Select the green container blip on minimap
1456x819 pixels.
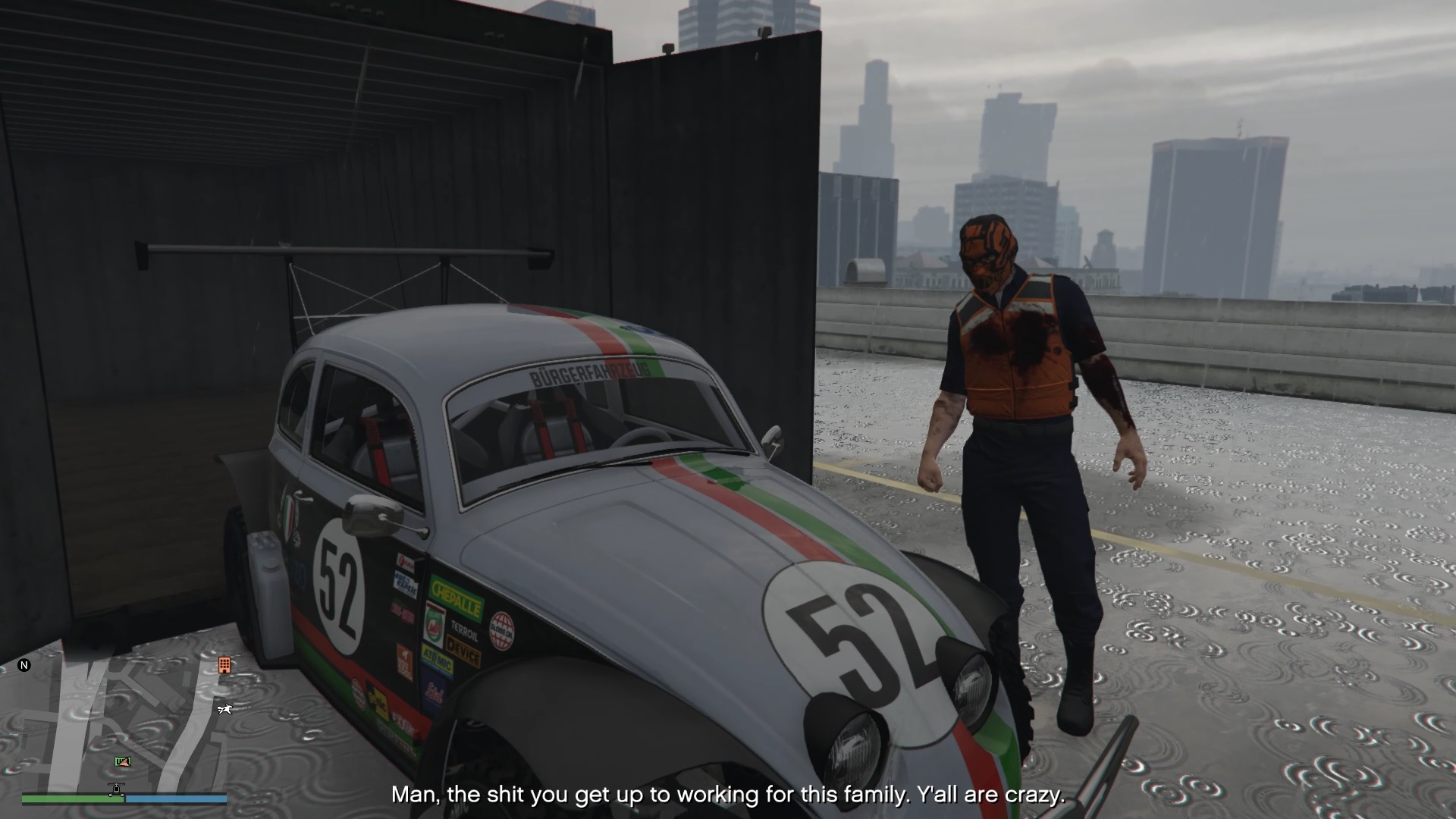[122, 761]
